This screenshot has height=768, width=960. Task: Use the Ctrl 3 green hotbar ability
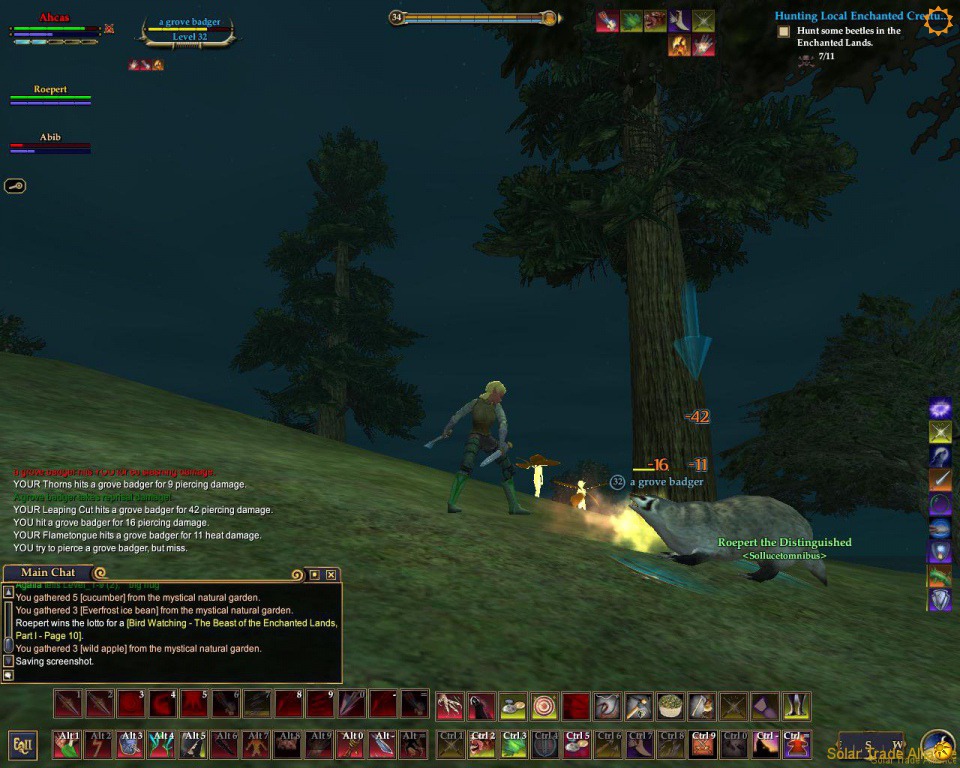(x=514, y=745)
